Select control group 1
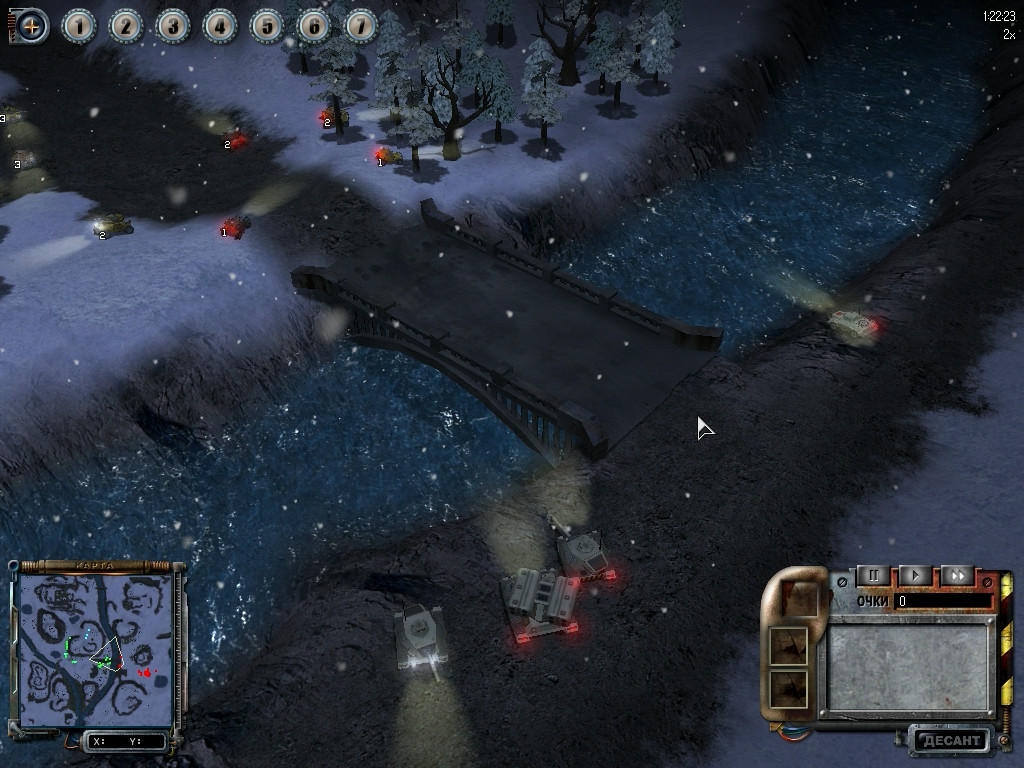The height and width of the screenshot is (768, 1024). (x=79, y=26)
